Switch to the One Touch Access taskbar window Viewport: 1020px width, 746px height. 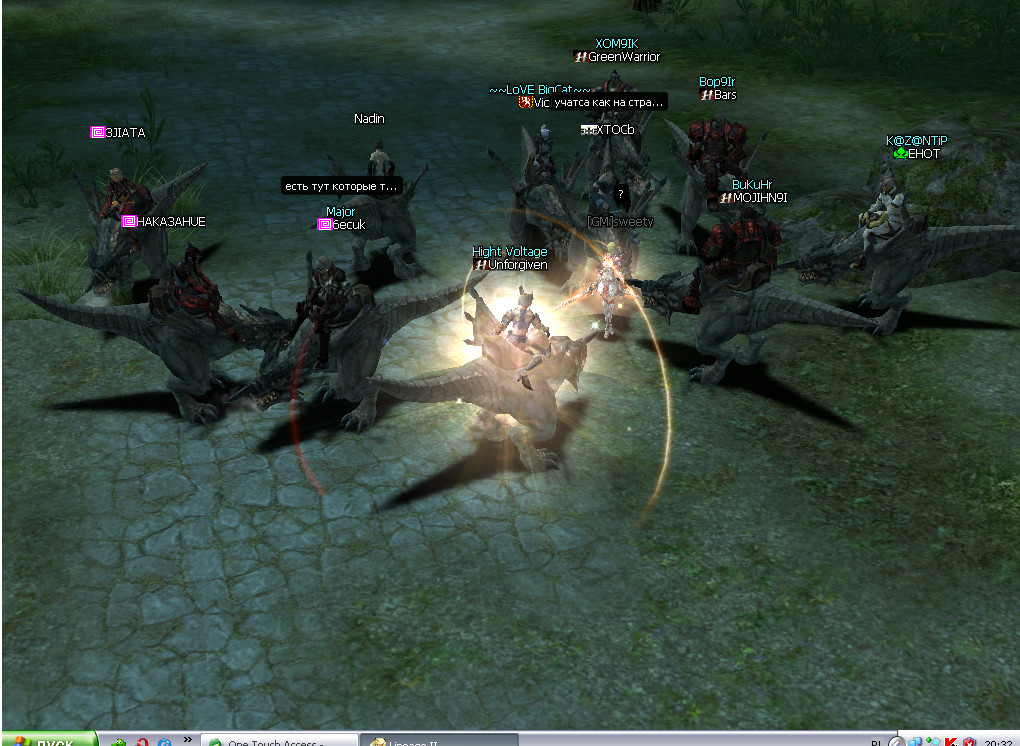(279, 741)
